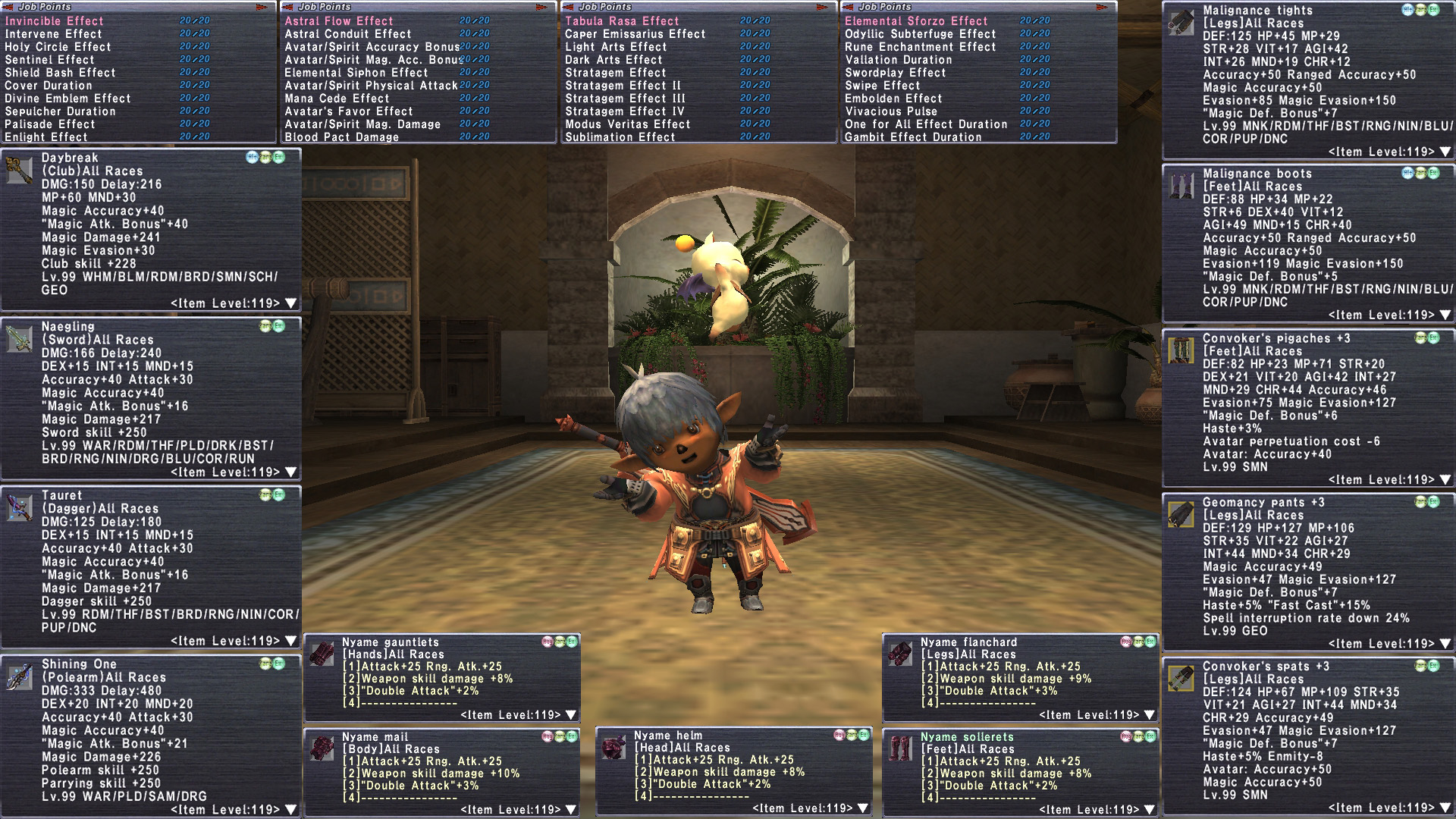Click the Malignance tights item icon
The image size is (1456, 819).
(x=1181, y=23)
